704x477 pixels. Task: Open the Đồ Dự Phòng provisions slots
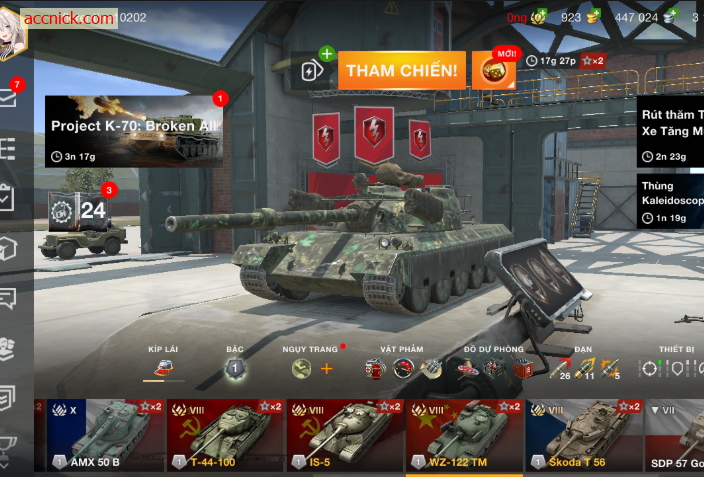click(x=493, y=369)
